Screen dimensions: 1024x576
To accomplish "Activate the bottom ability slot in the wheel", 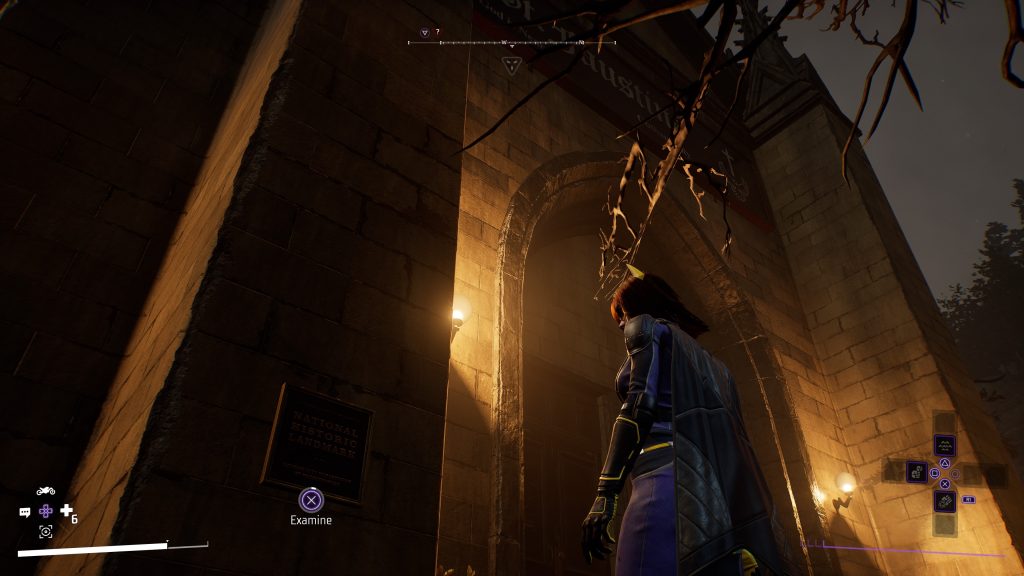I will tap(944, 499).
